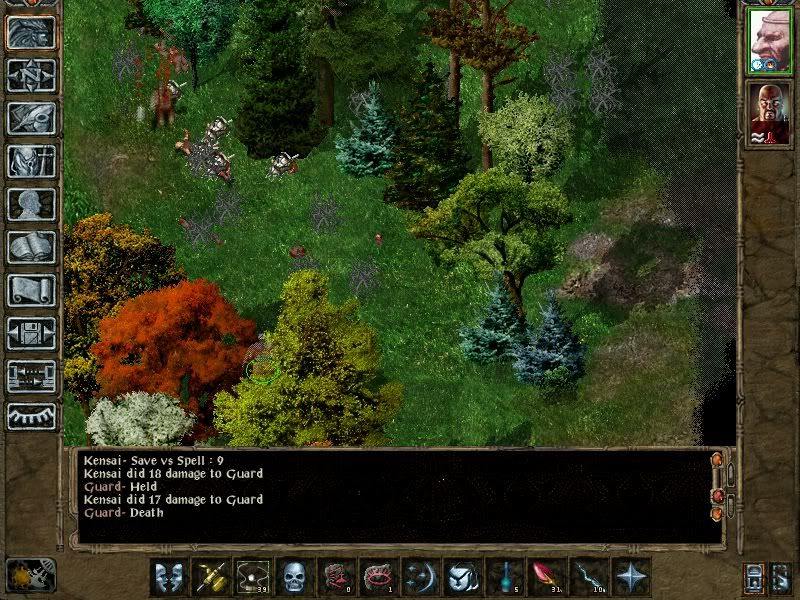Activate the crescent moon action icon
The width and height of the screenshot is (800, 600).
421,577
